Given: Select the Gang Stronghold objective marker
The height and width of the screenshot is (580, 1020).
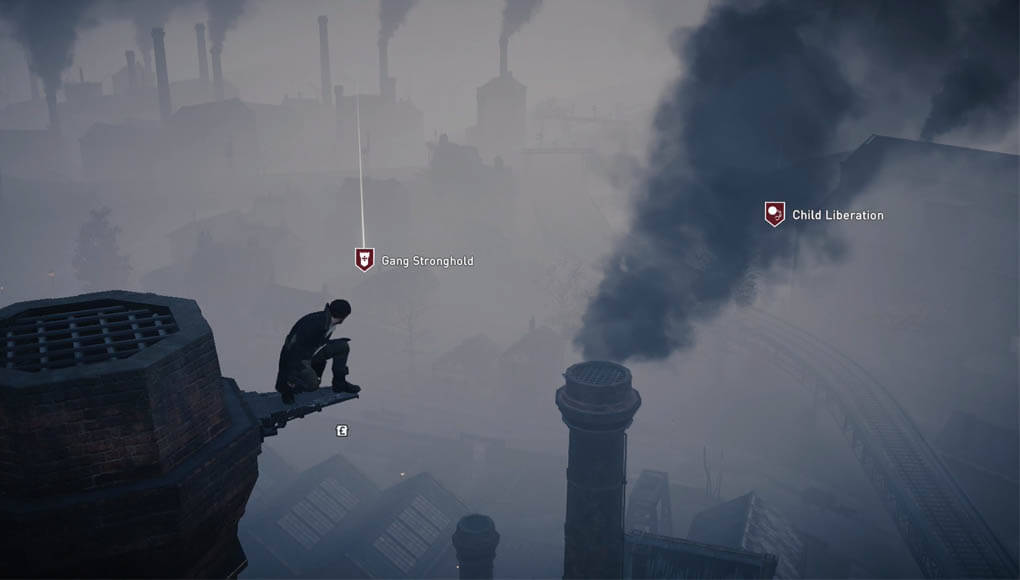Looking at the screenshot, I should coord(365,260).
